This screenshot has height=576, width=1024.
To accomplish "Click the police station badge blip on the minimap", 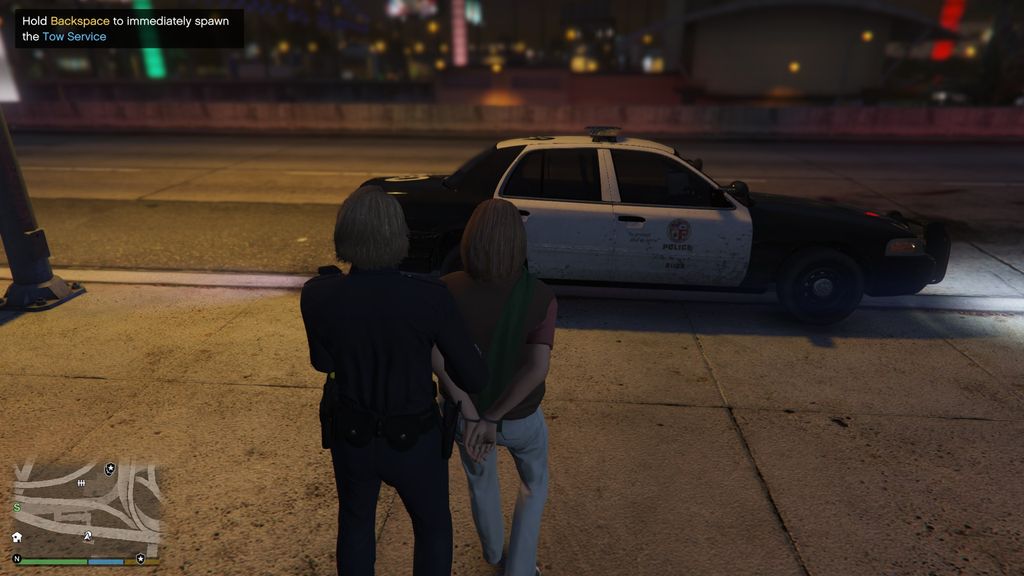I will [110, 469].
